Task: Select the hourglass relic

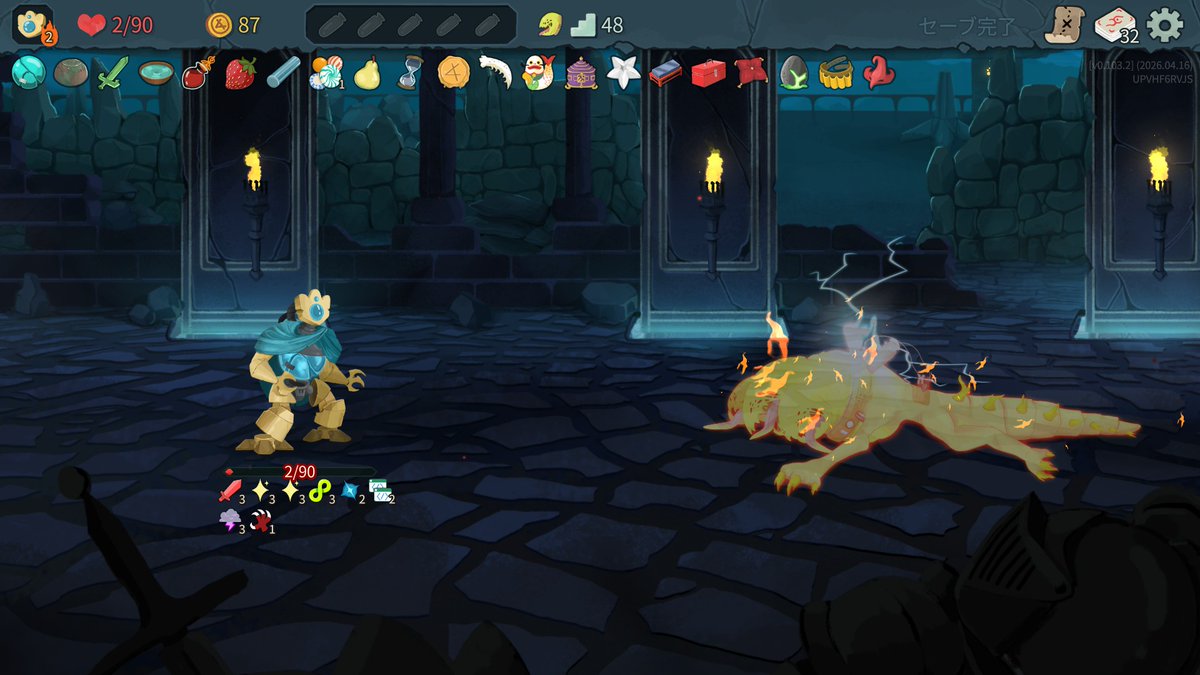Action: coord(410,73)
